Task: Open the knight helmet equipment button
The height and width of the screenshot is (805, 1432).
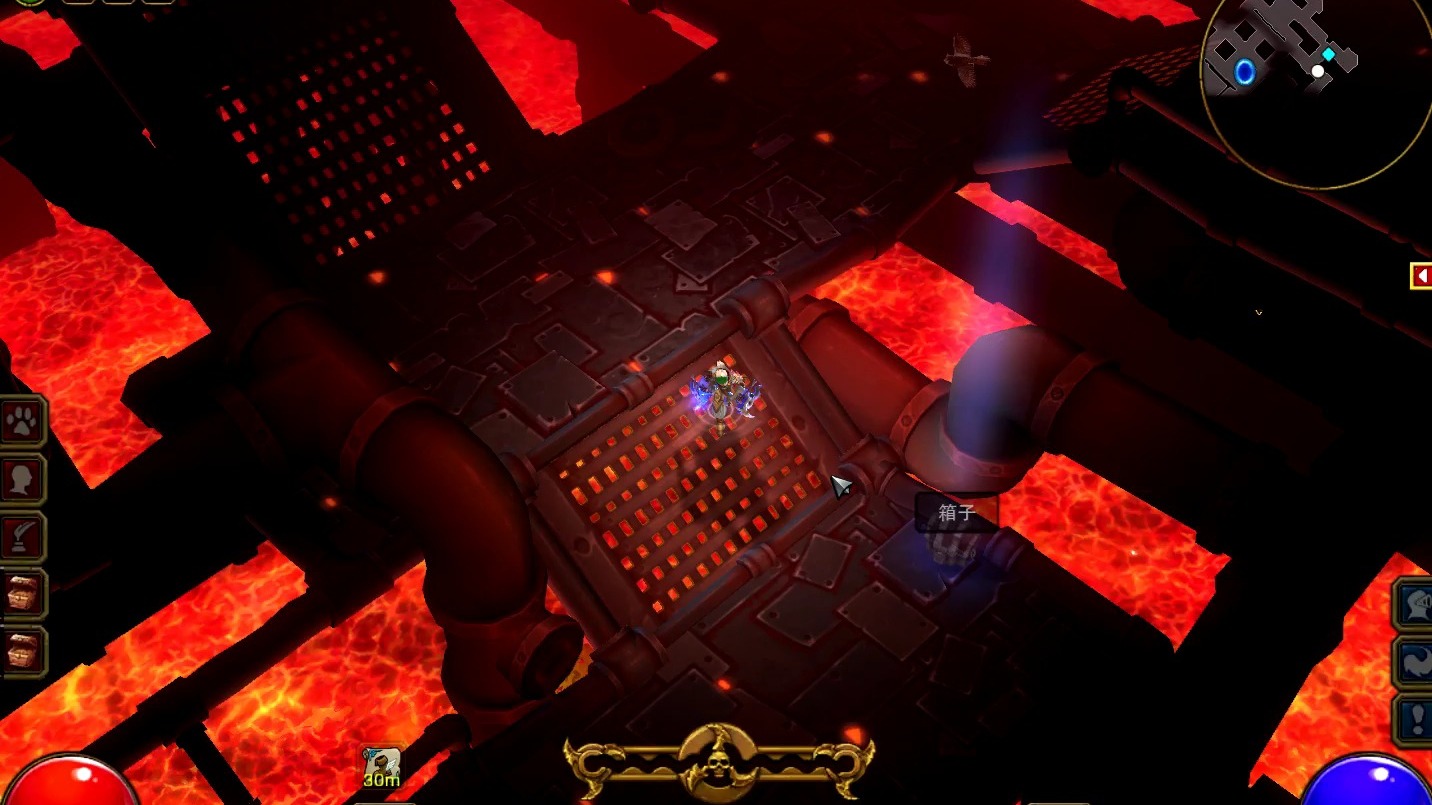Action: coord(1414,605)
